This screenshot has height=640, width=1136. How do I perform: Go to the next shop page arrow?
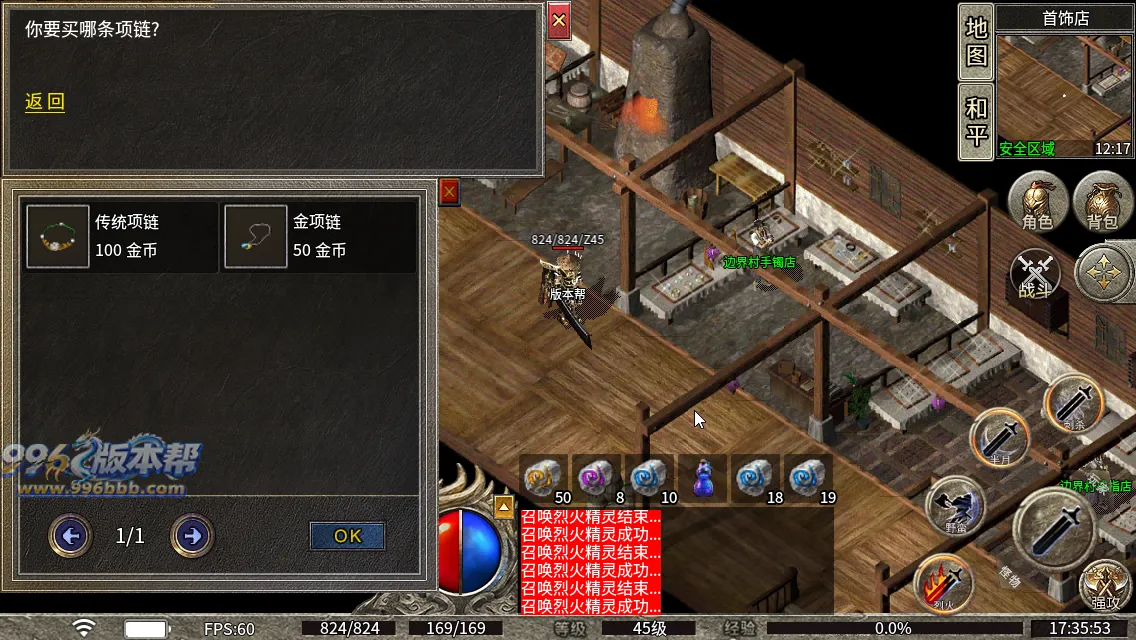coord(192,537)
